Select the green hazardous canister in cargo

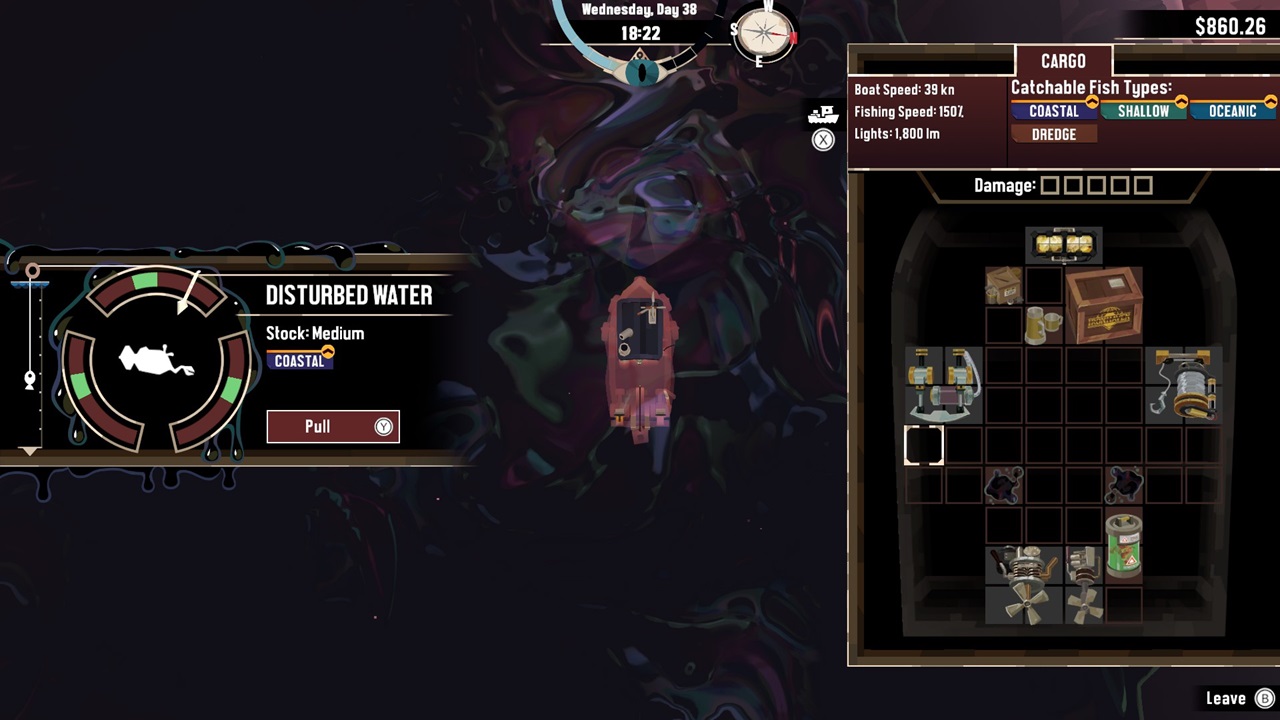click(x=1122, y=545)
